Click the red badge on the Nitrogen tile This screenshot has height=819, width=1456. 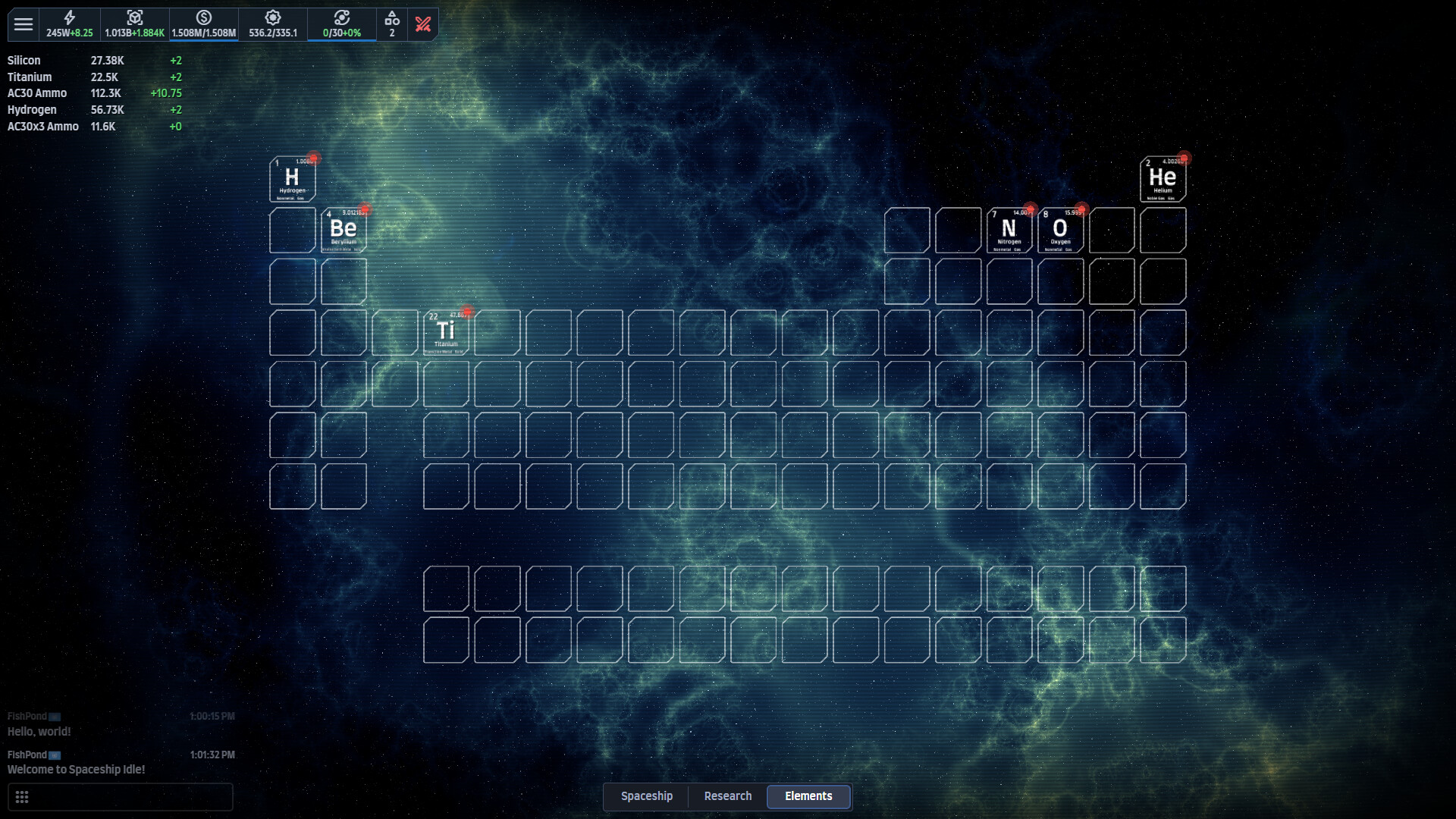(x=1030, y=210)
